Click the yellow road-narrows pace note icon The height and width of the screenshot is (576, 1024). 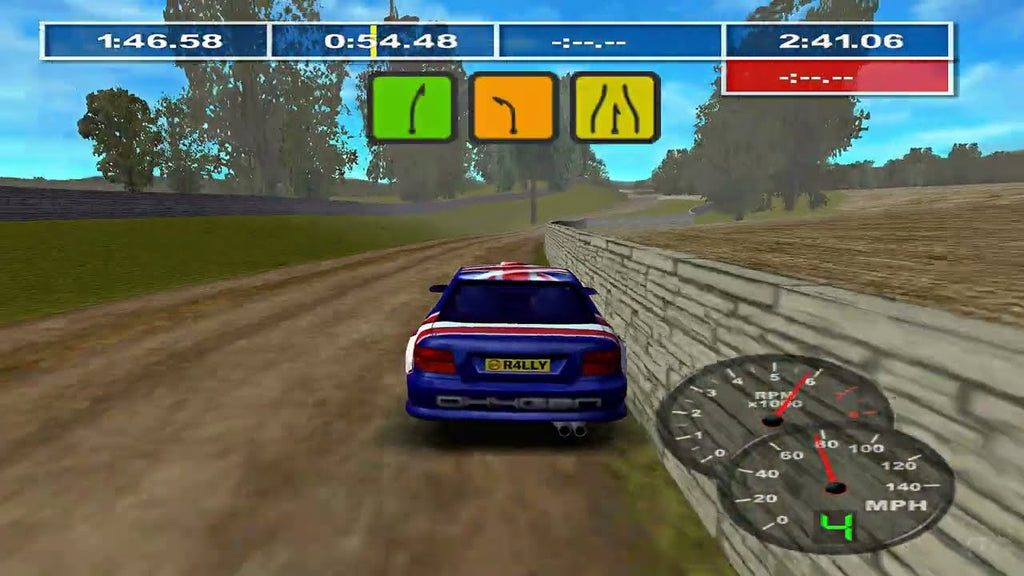tap(614, 108)
